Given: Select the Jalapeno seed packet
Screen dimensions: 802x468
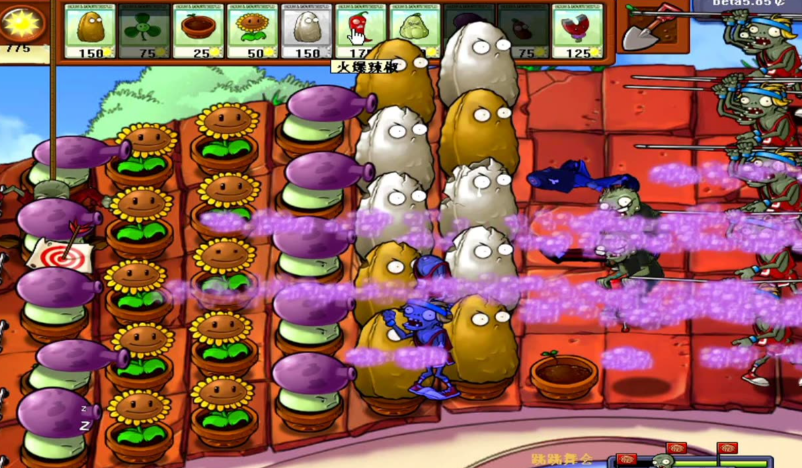Looking at the screenshot, I should [x=360, y=30].
